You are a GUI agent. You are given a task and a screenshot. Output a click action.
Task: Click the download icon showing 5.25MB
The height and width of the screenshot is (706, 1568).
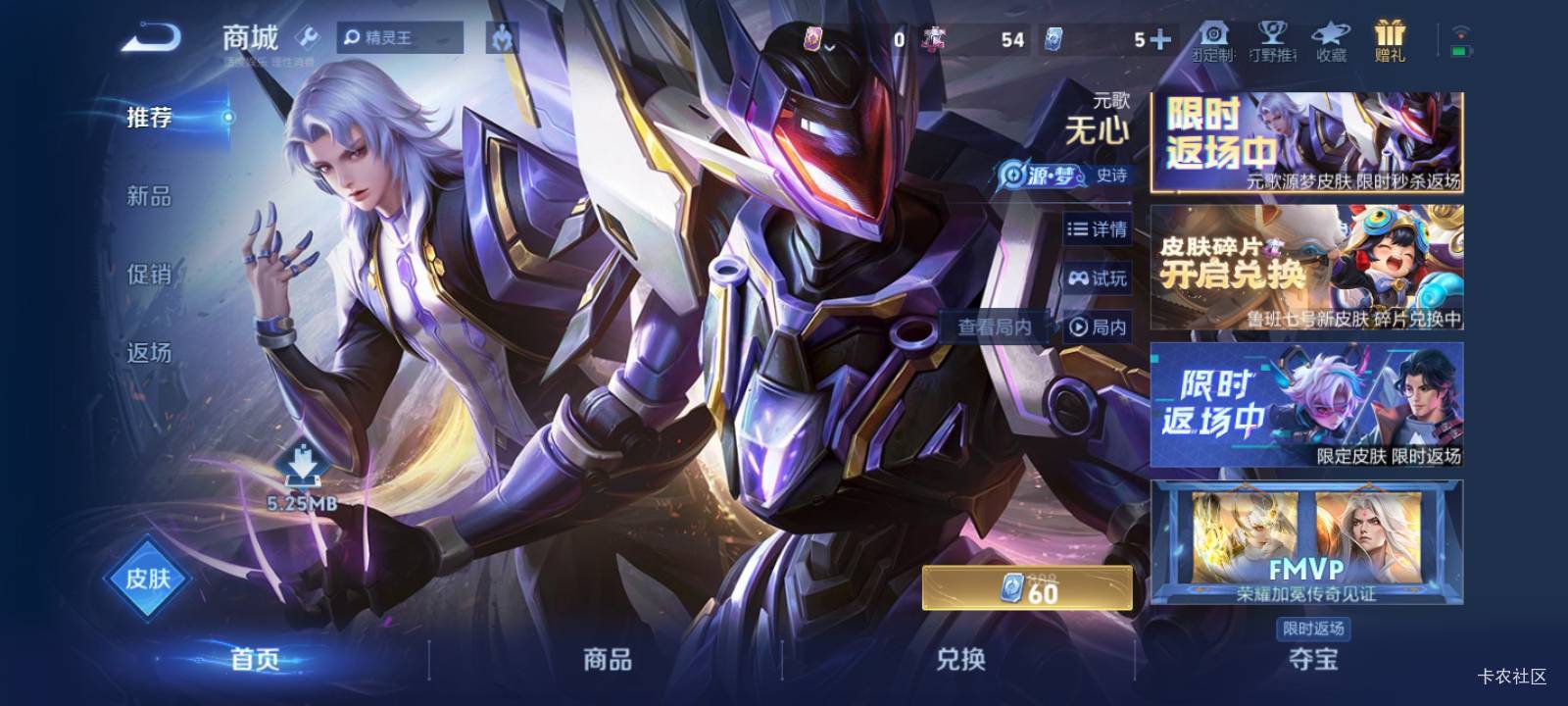coord(303,469)
